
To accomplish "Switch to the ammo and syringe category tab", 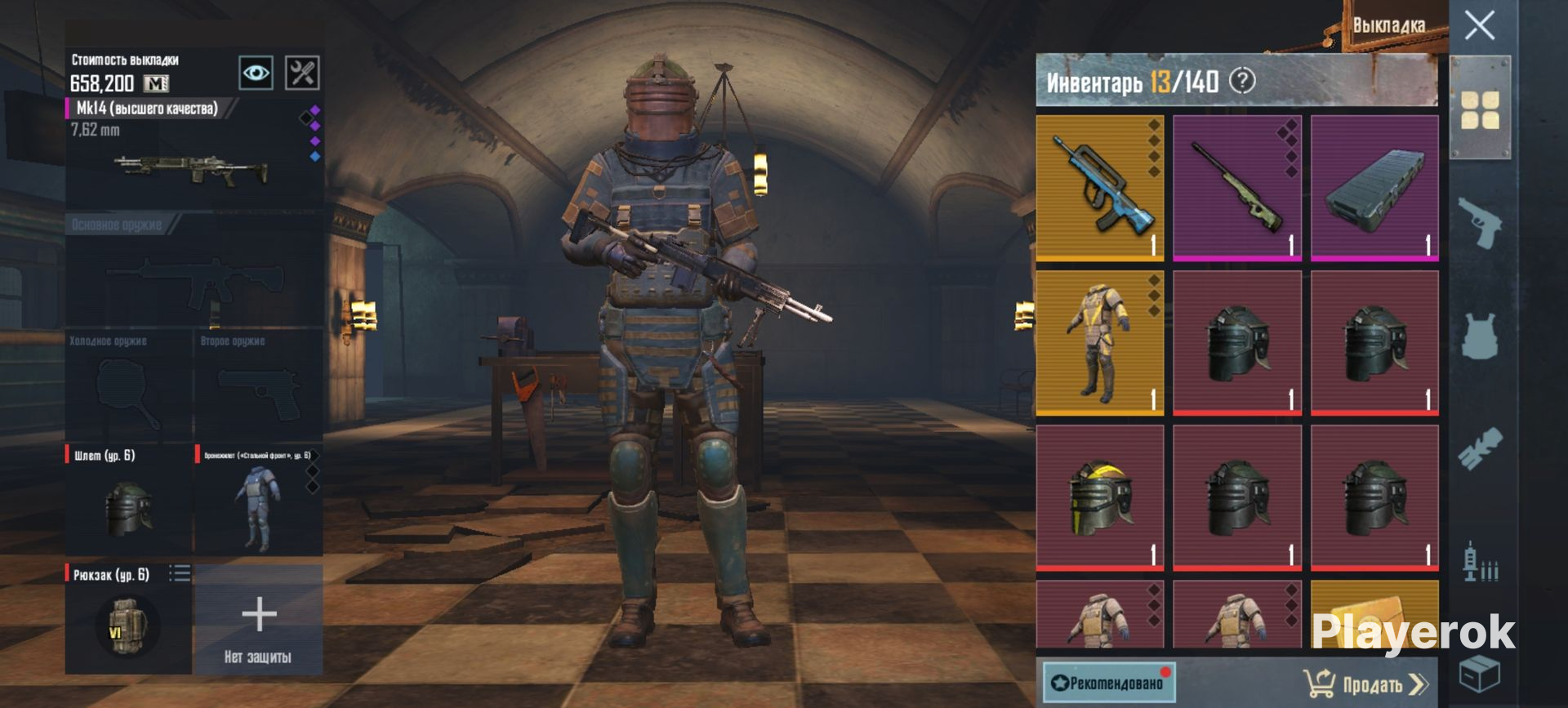I will (x=1480, y=562).
